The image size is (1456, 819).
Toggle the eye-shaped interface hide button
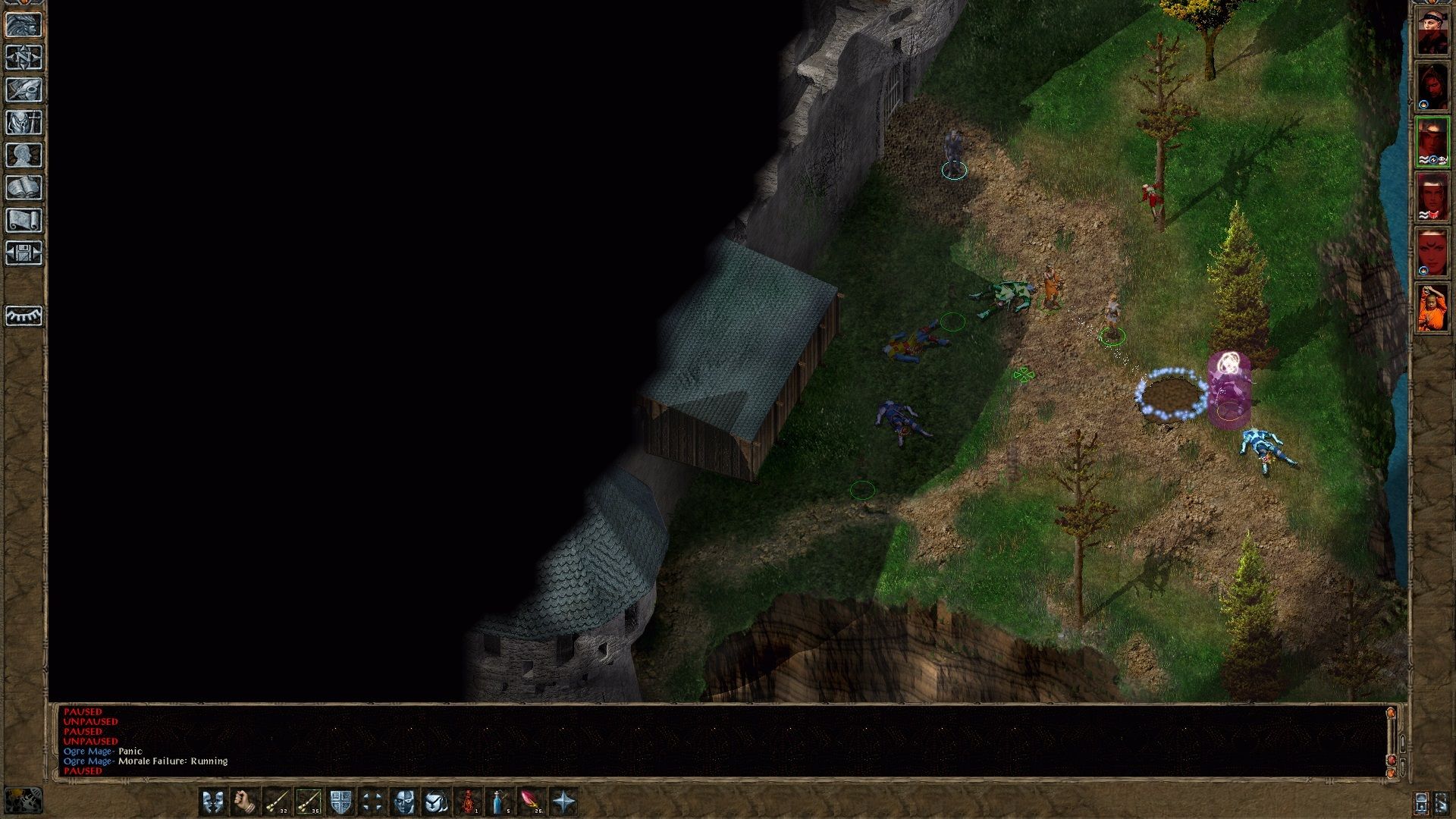24,315
